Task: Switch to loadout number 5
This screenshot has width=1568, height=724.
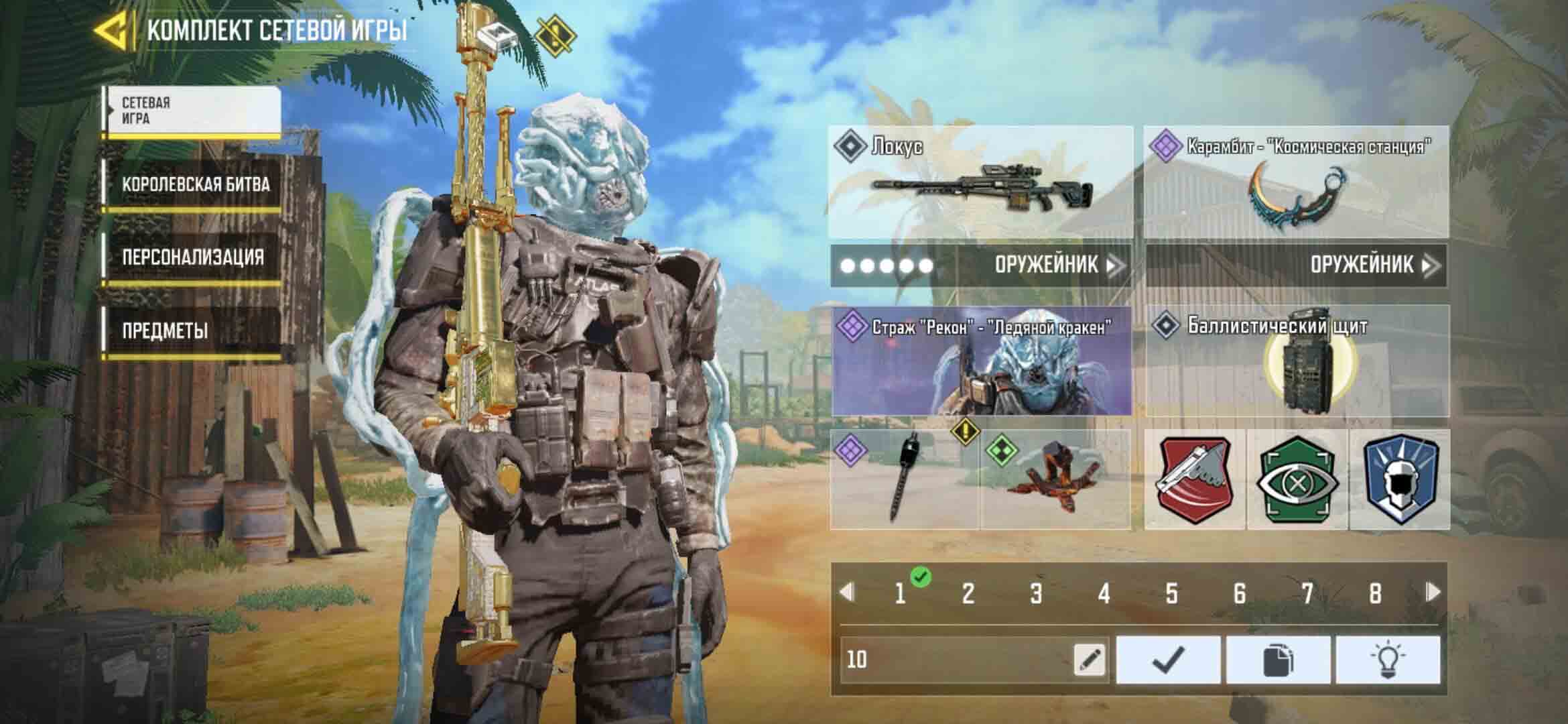Action: pos(1171,593)
